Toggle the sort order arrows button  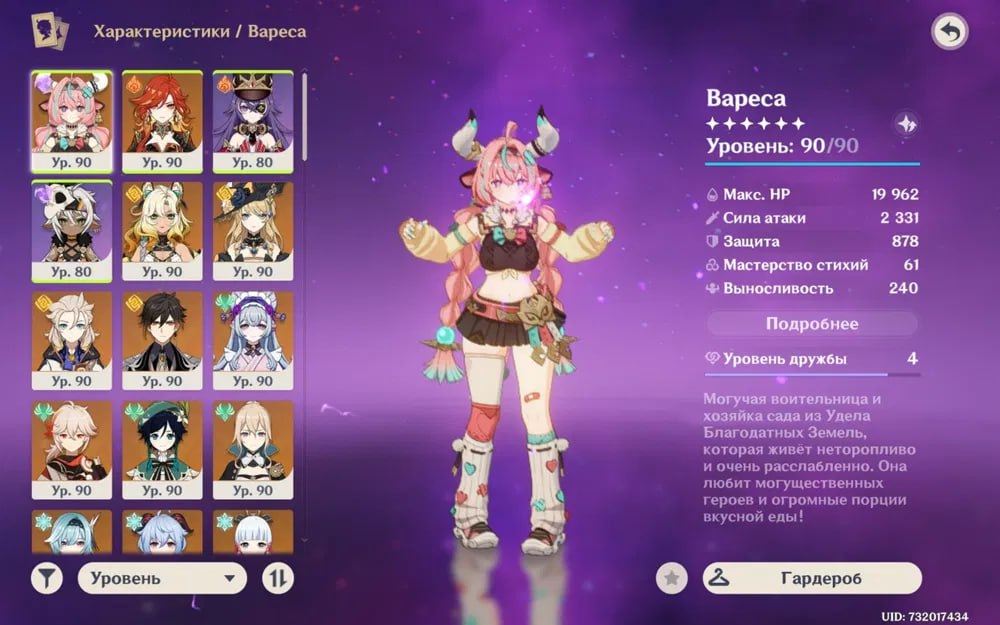277,578
